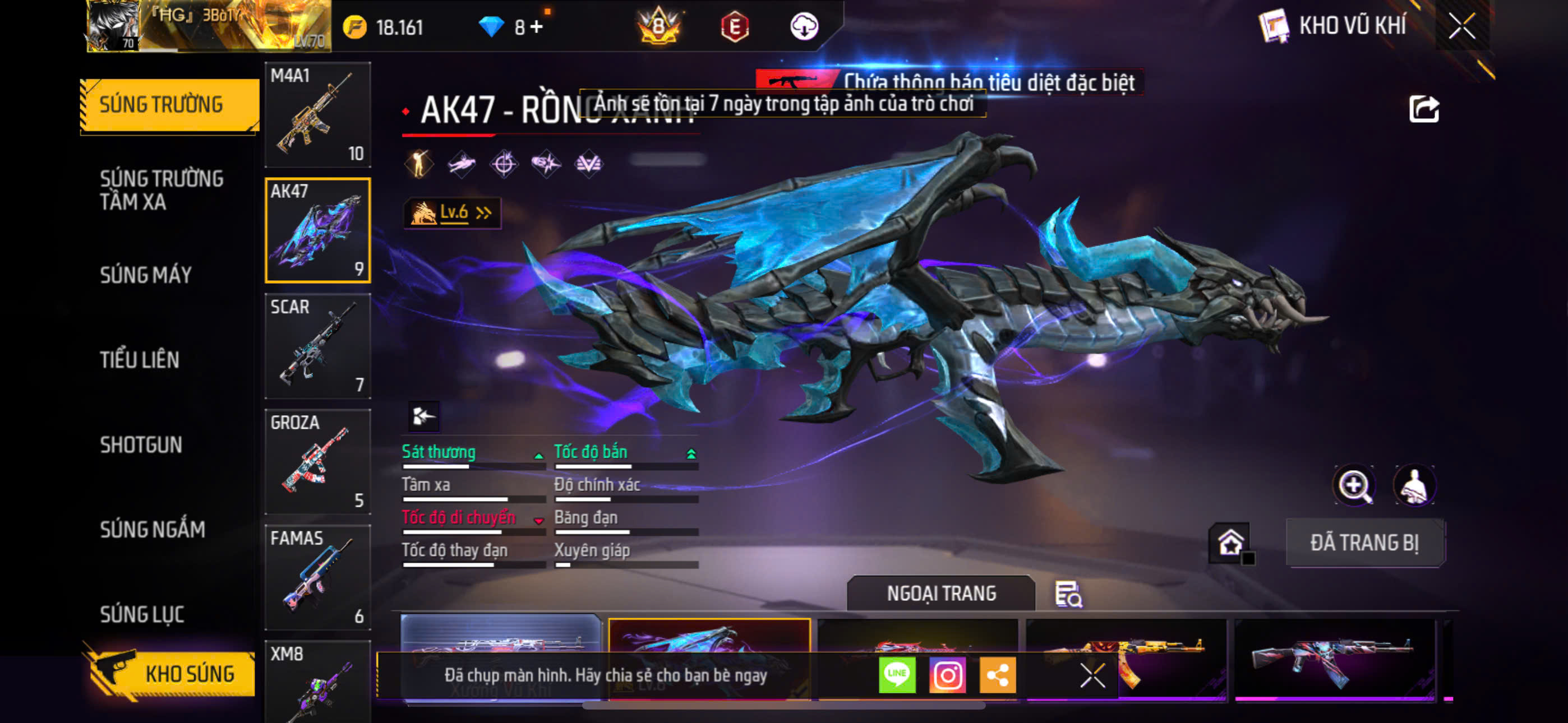Open the SÚNG MÁY category
This screenshot has height=723, width=1568.
click(146, 275)
